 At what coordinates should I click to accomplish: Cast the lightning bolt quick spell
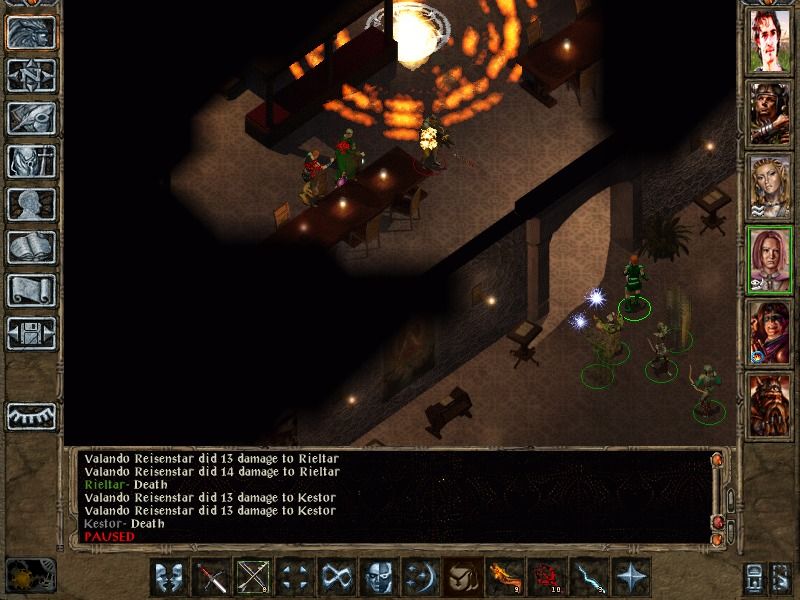tap(587, 578)
